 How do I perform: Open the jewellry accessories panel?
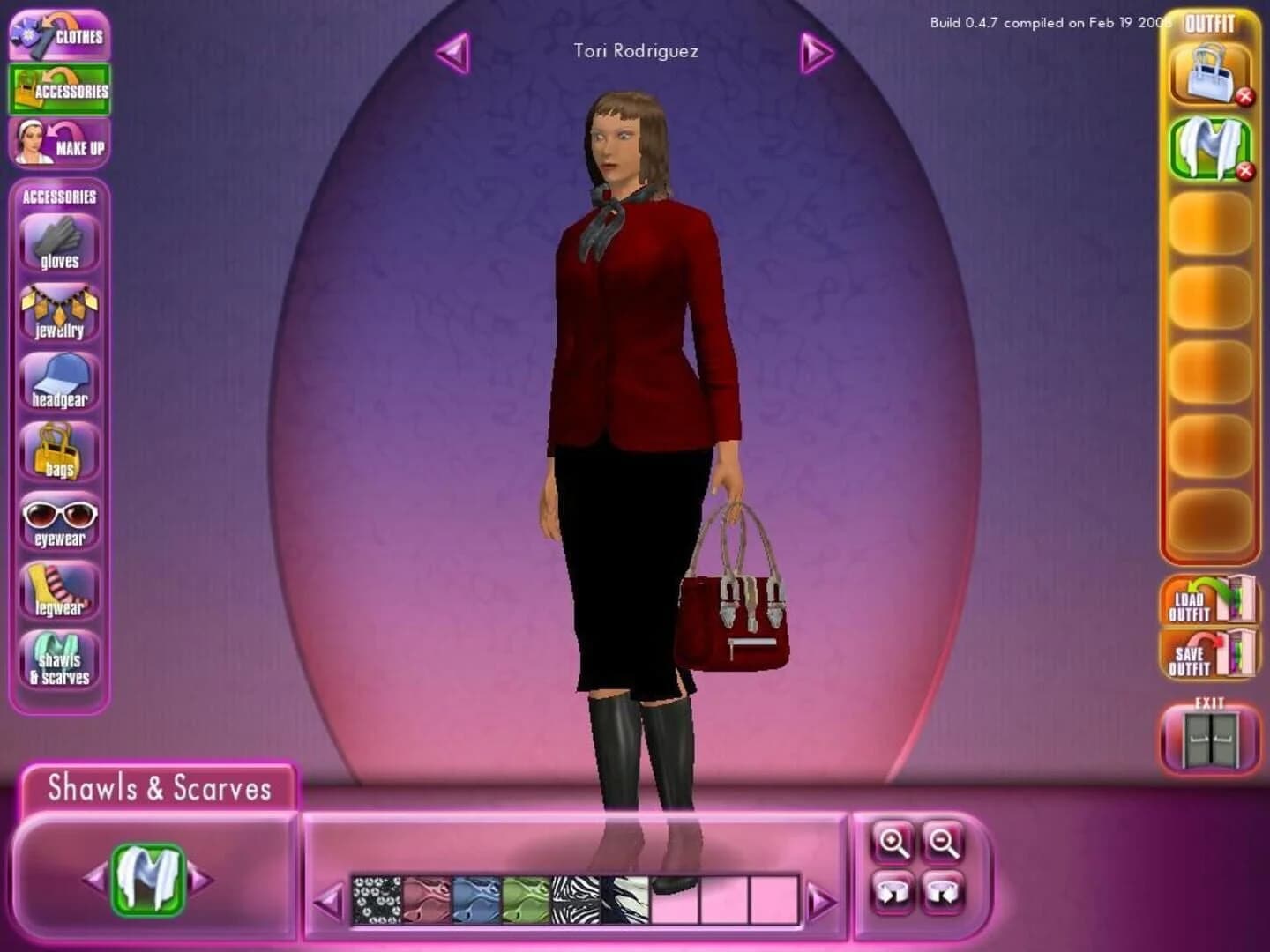coord(58,309)
